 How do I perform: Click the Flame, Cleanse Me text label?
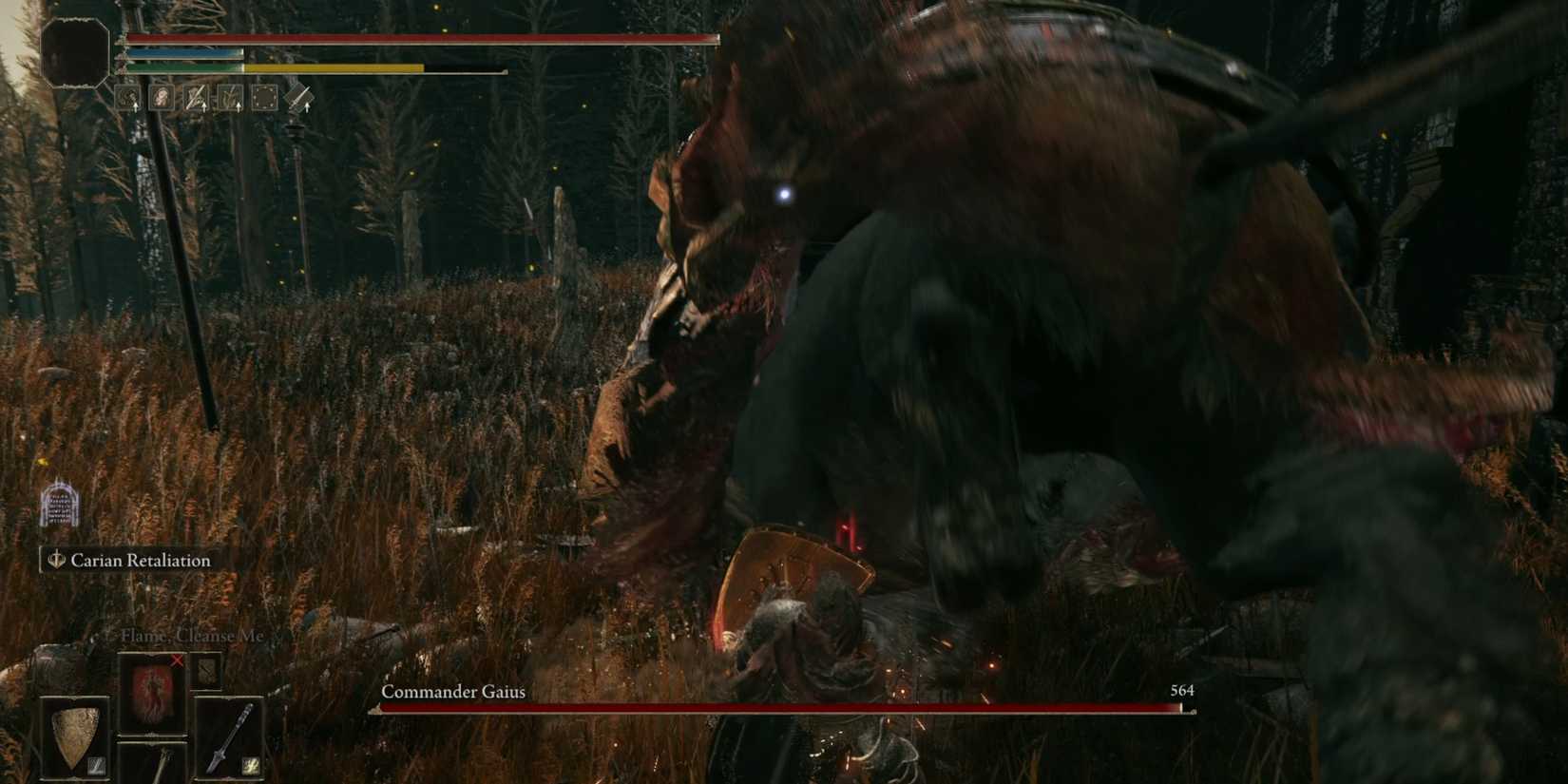pyautogui.click(x=192, y=635)
